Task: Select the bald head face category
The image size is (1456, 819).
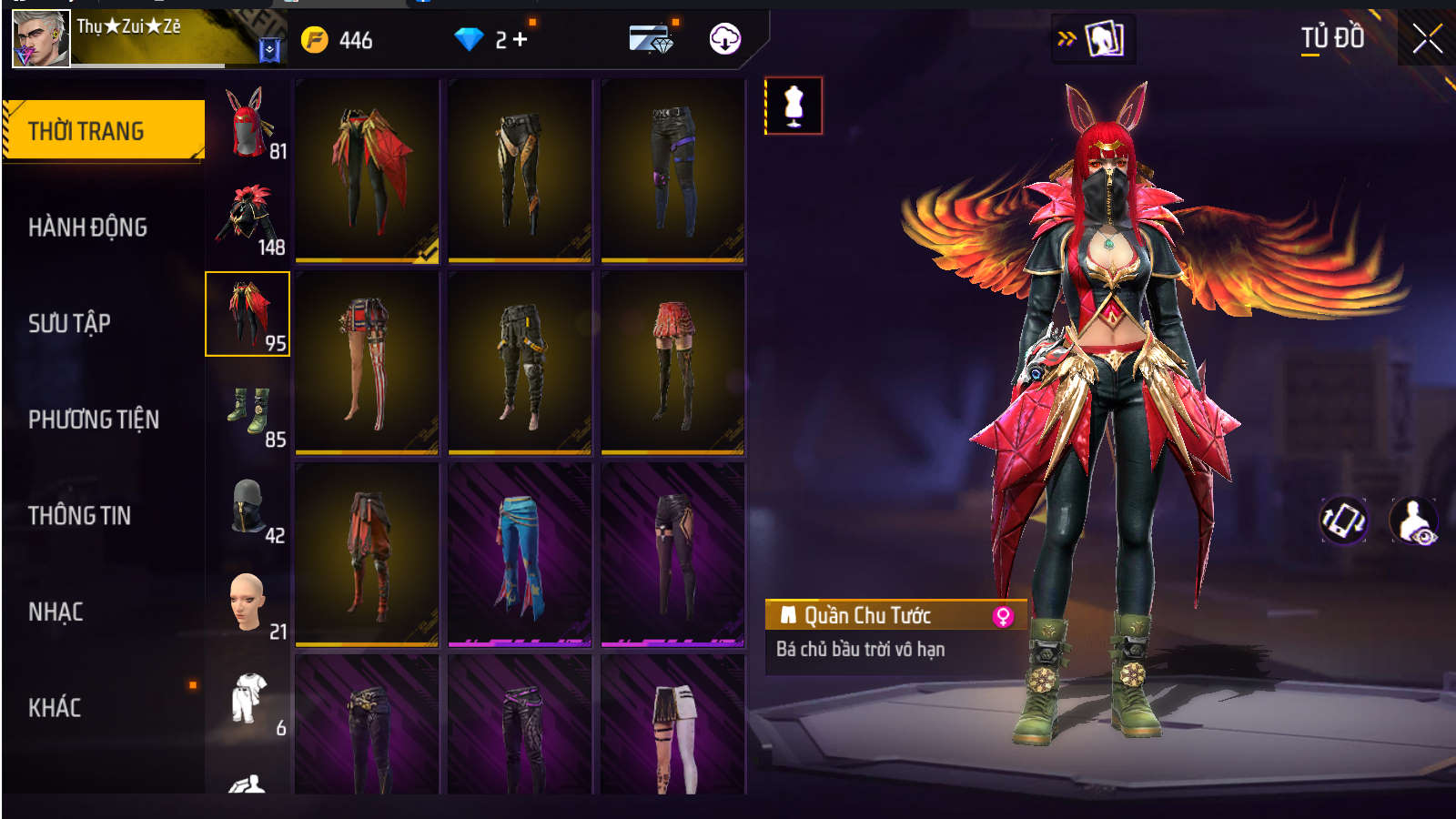Action: coord(248,604)
